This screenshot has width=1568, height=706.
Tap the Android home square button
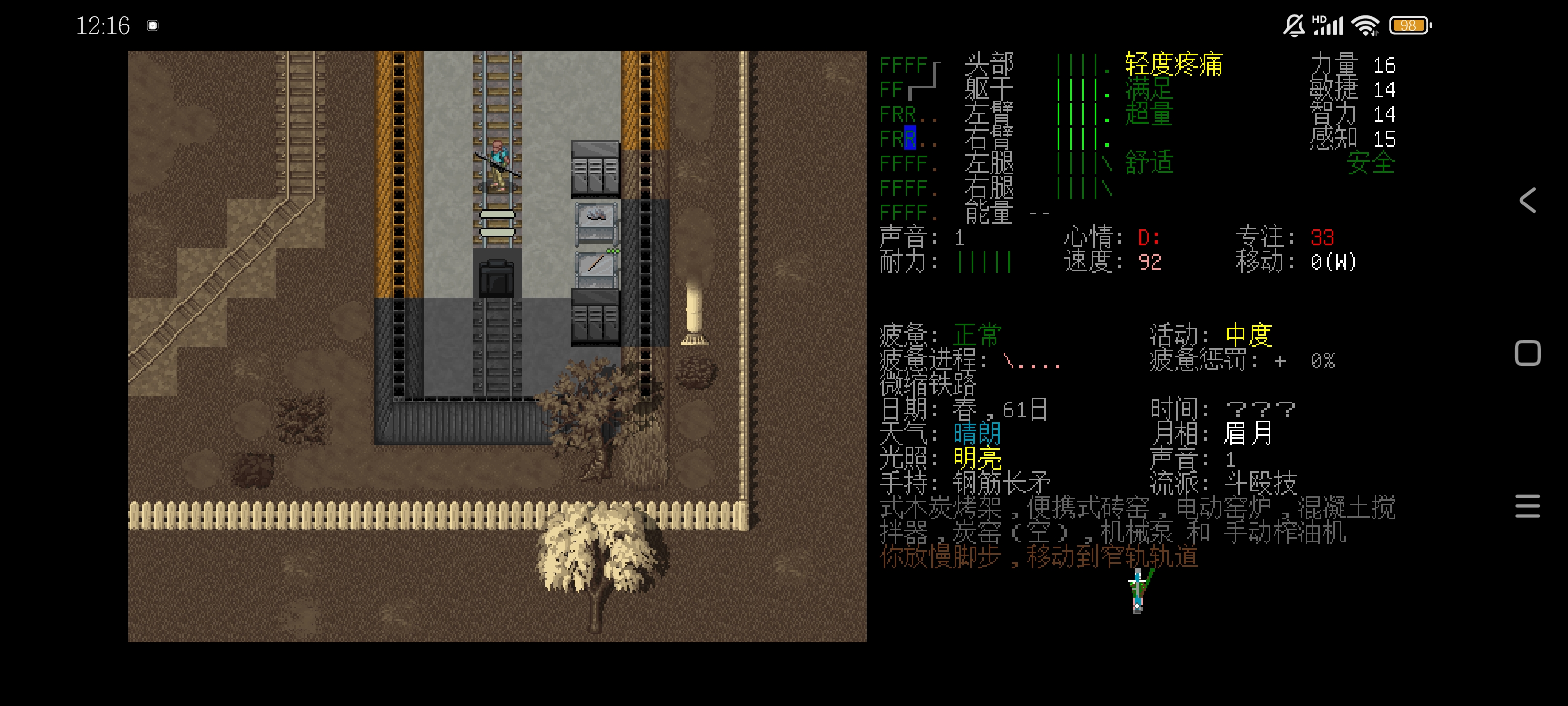click(x=1527, y=353)
